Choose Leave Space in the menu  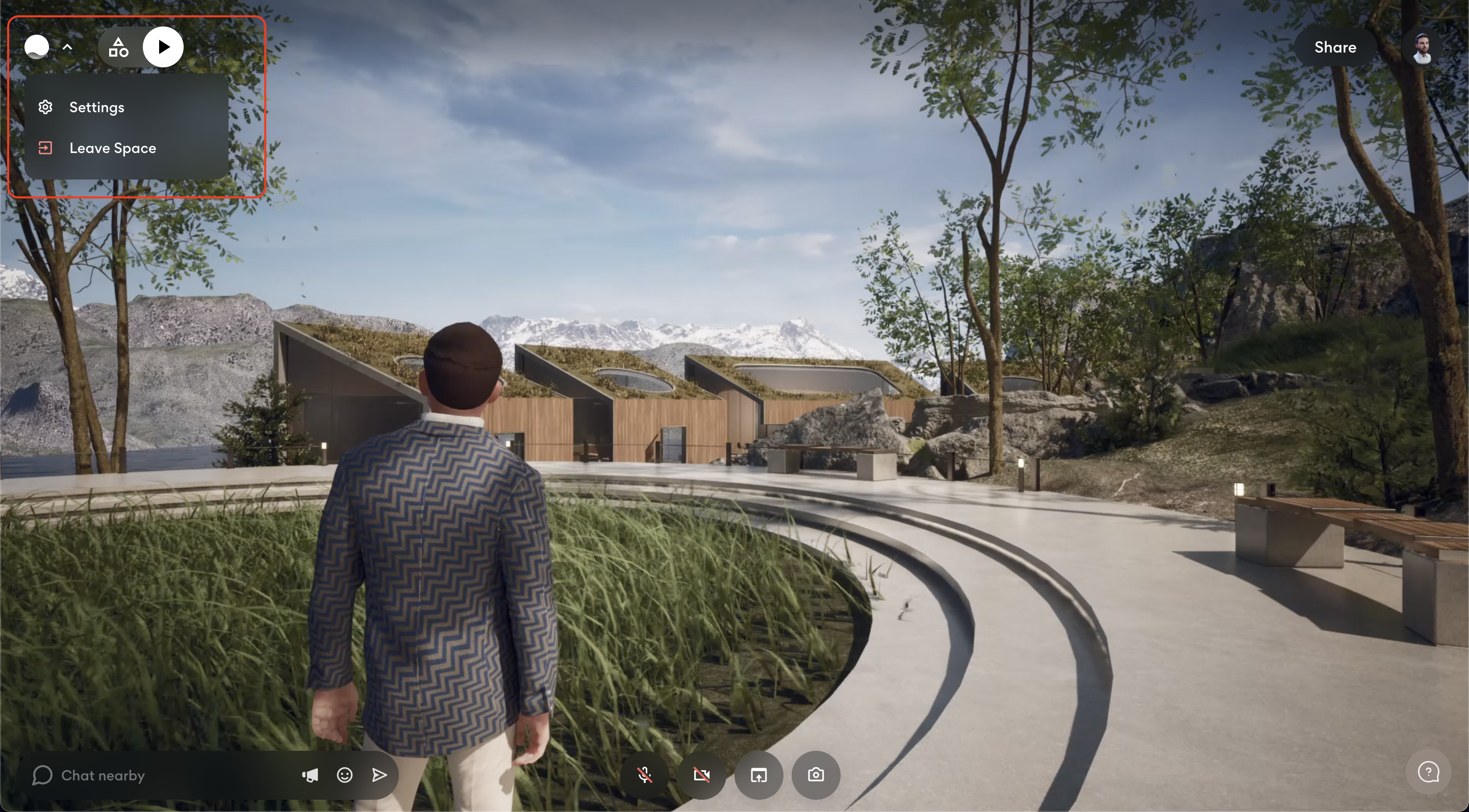[x=112, y=148]
